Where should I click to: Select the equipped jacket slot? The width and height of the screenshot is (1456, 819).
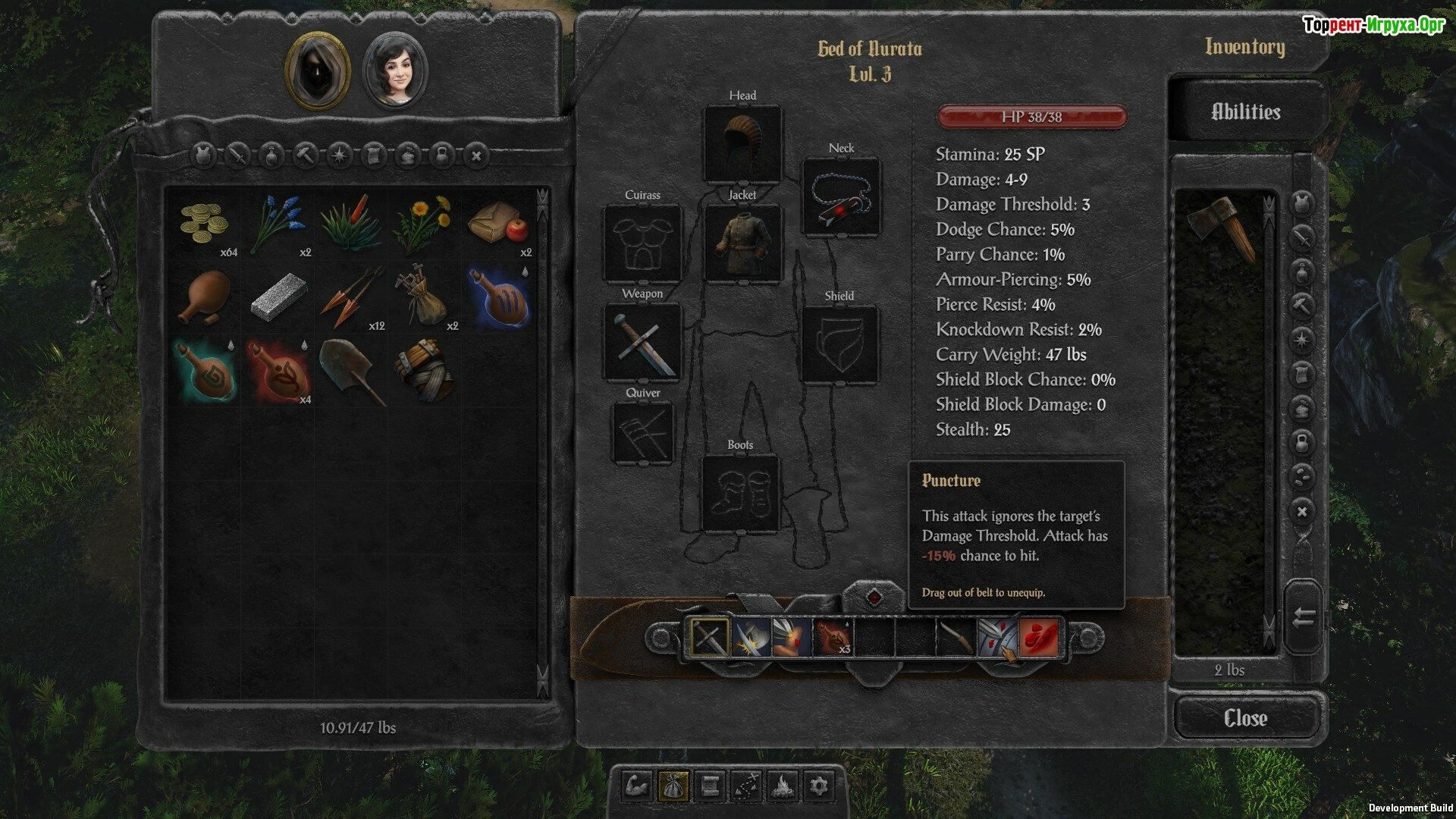tap(742, 243)
